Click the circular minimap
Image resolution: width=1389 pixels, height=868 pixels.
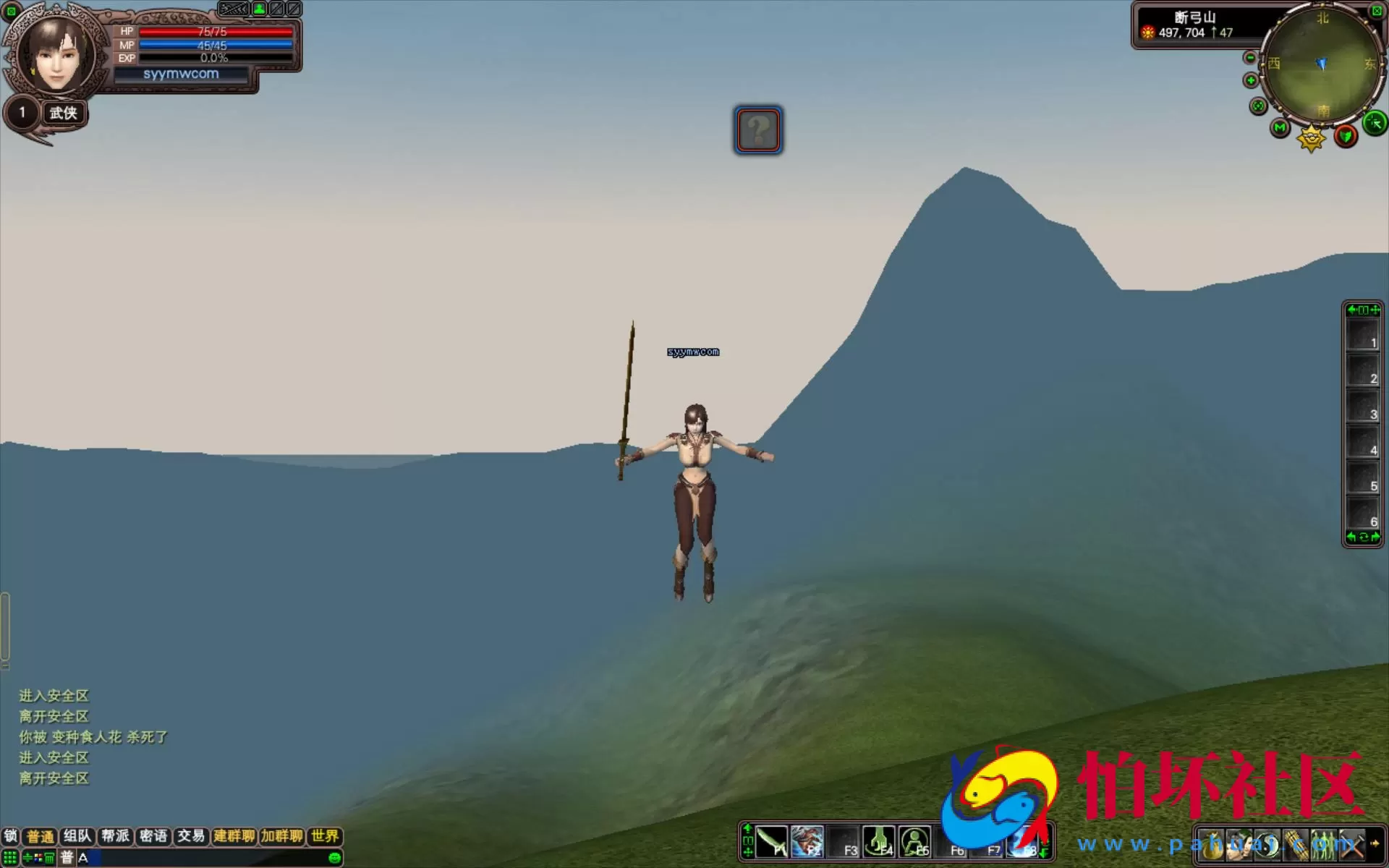[x=1322, y=65]
